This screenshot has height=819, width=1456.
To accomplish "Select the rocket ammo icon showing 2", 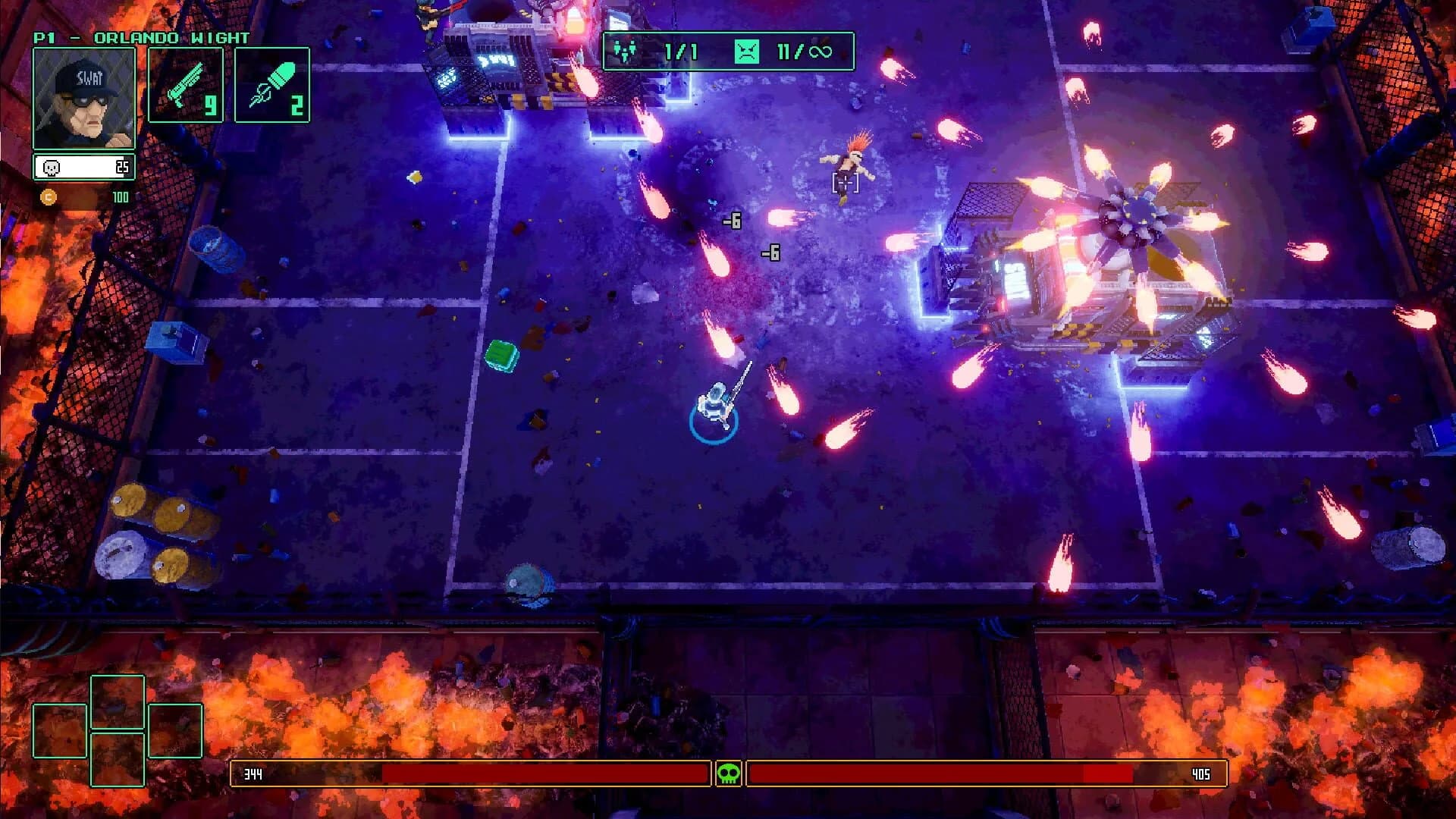I will pyautogui.click(x=271, y=86).
